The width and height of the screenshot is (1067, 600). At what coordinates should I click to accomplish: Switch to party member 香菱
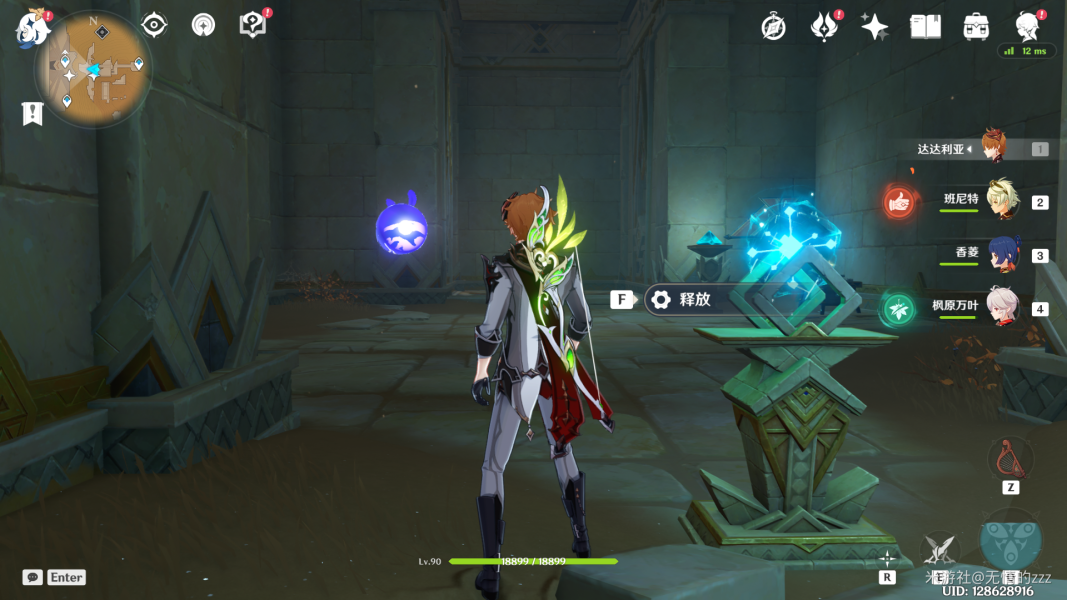[x=1001, y=254]
